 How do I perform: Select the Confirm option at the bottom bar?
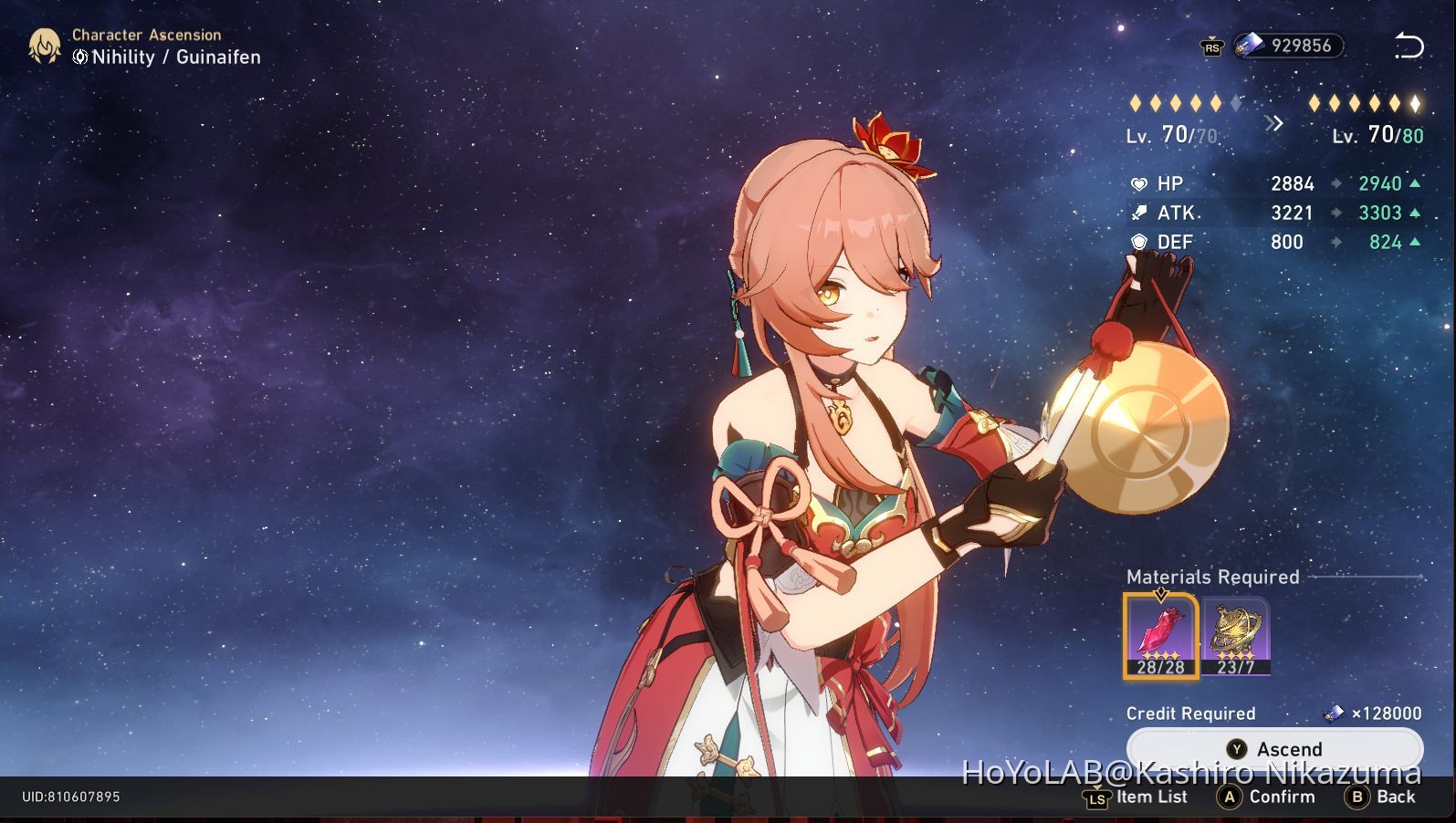tap(1272, 797)
